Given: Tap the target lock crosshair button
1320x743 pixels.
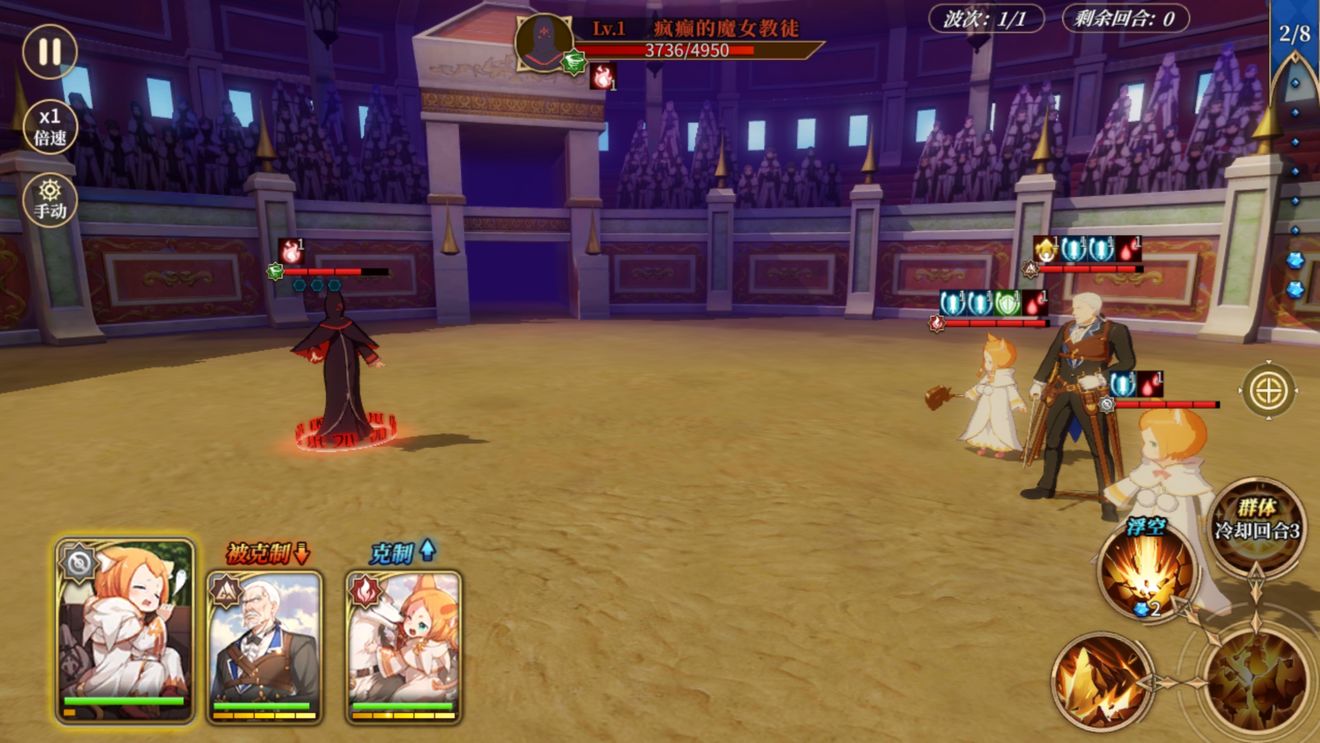Looking at the screenshot, I should pyautogui.click(x=1269, y=390).
